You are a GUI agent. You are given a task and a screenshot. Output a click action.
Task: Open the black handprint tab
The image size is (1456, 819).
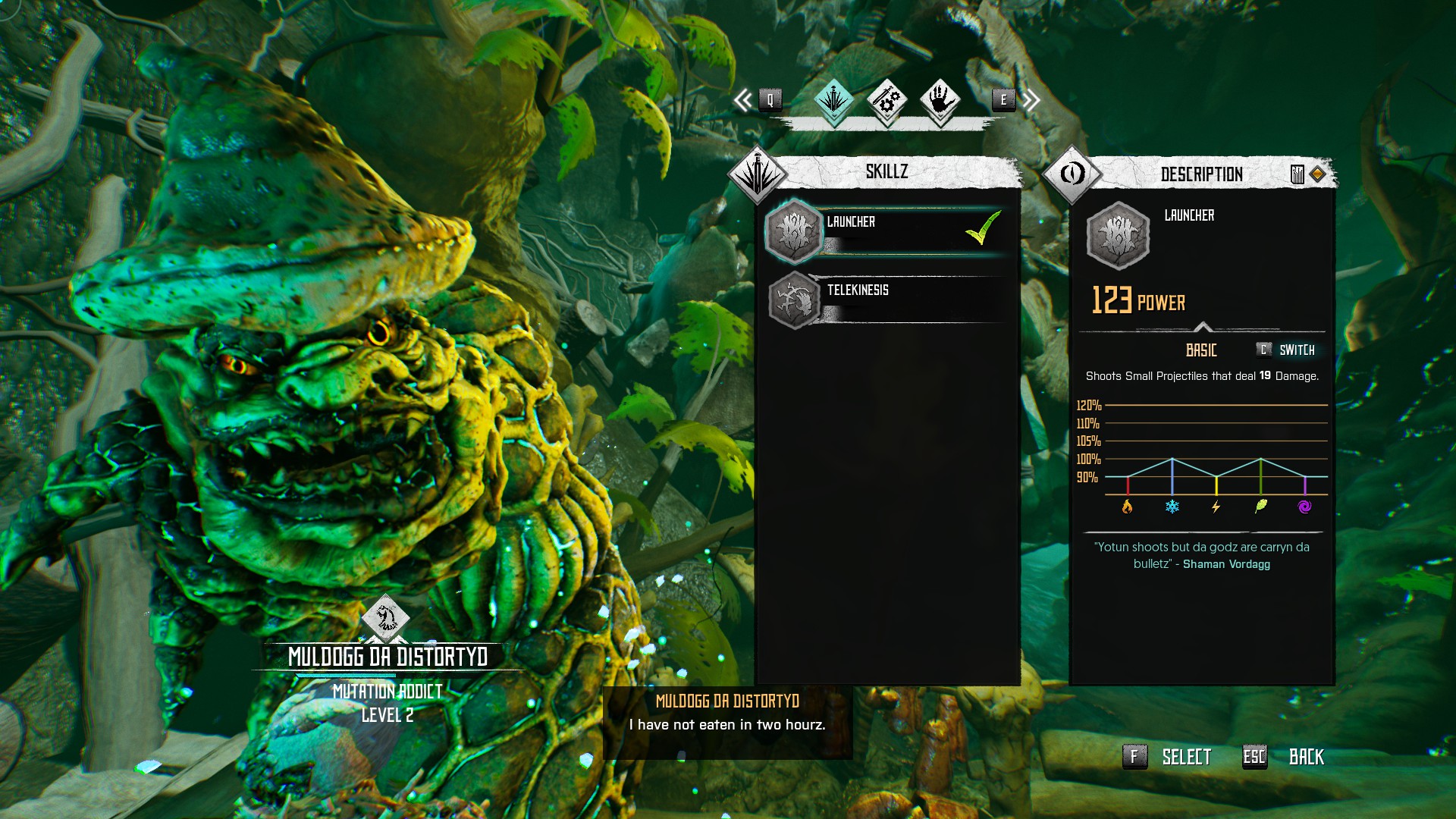point(940,99)
